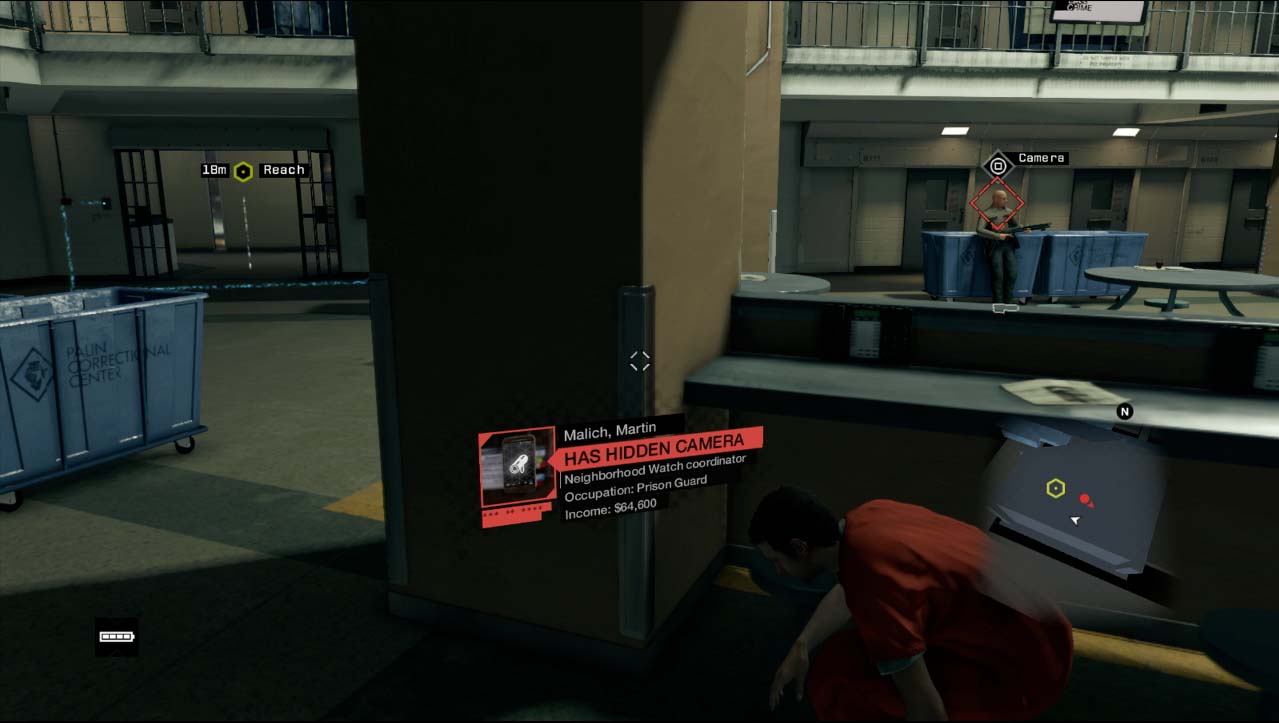Click the Camera hack icon above the guard
Viewport: 1279px width, 723px height.
click(x=997, y=165)
